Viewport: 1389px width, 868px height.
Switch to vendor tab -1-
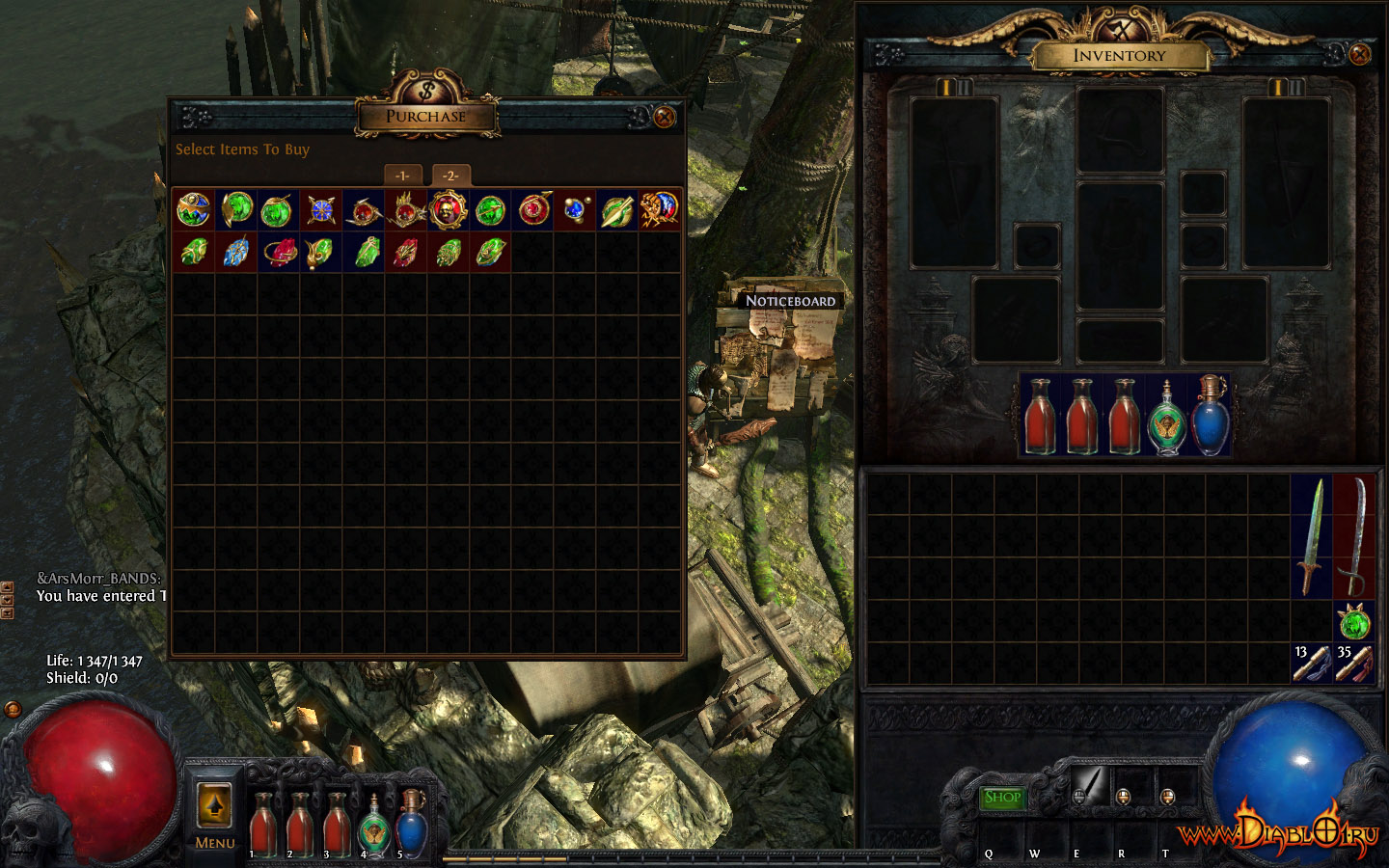click(x=403, y=176)
